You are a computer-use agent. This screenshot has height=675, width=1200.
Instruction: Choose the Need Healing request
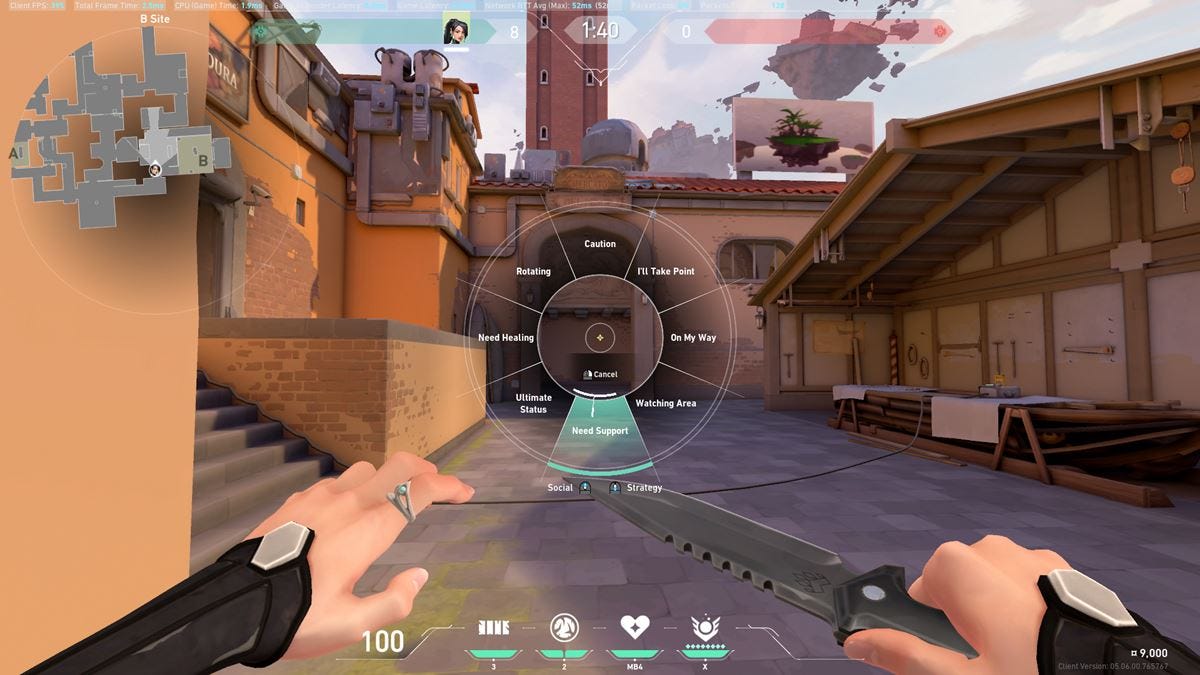coord(506,338)
